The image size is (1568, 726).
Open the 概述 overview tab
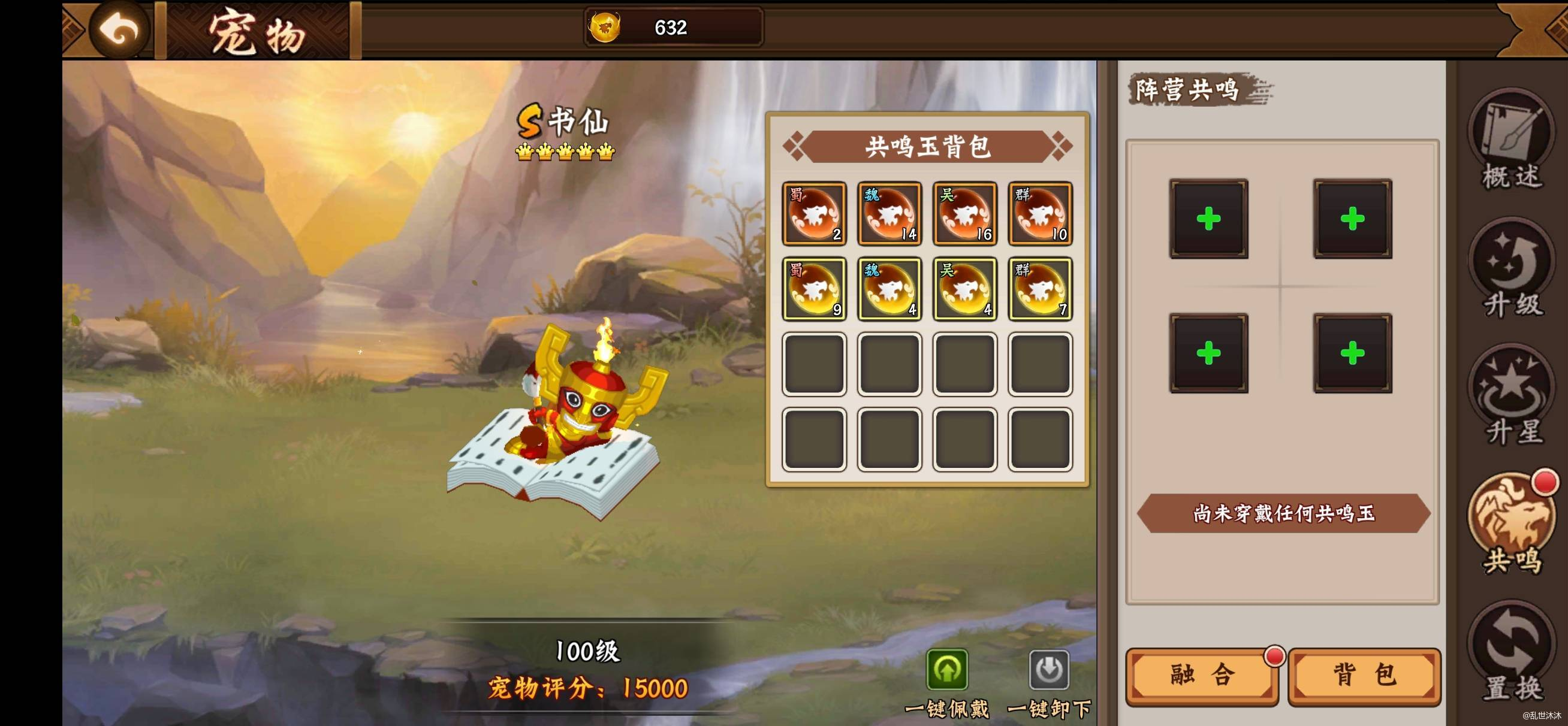(1512, 140)
